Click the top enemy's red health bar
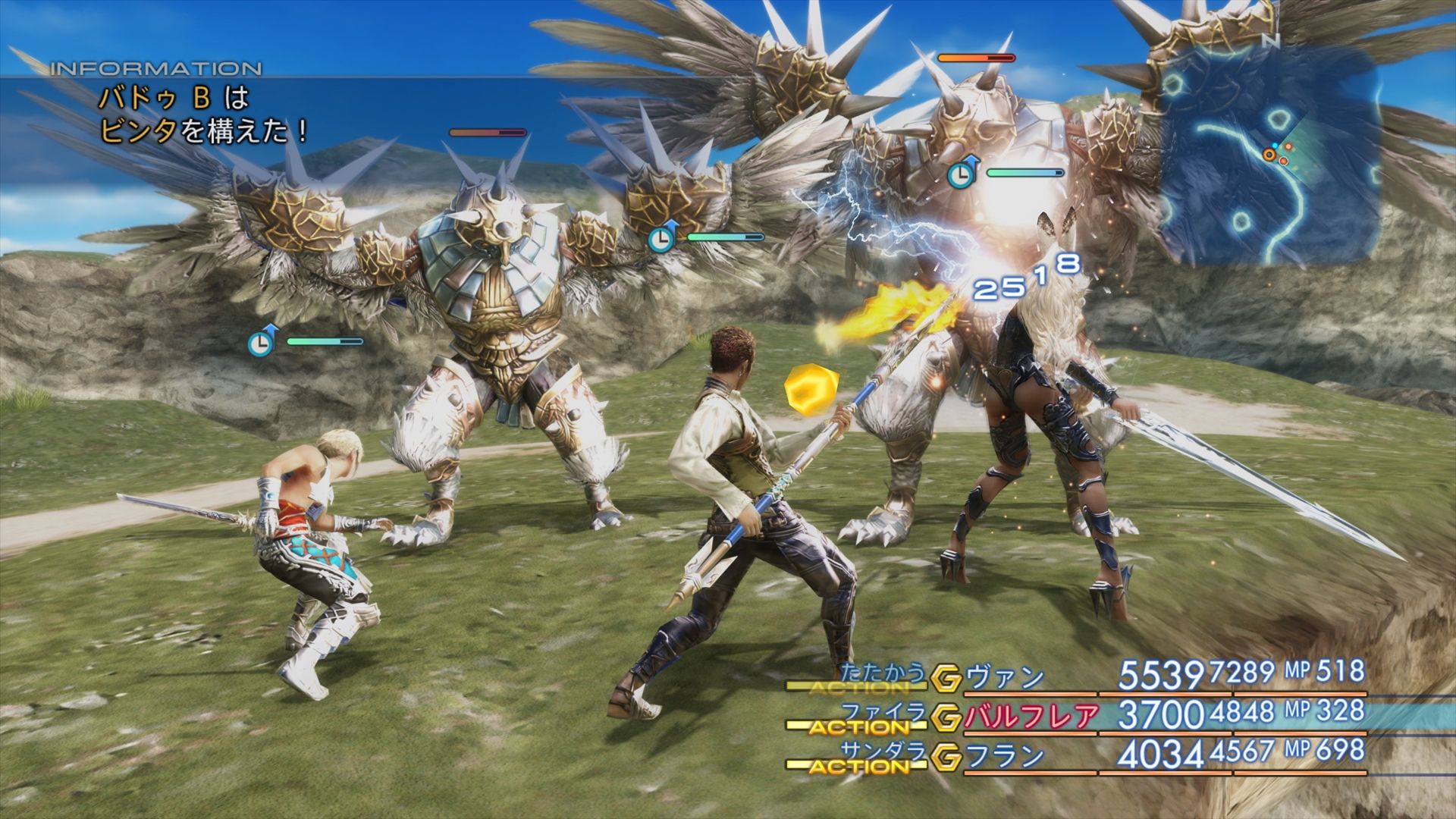 (978, 56)
